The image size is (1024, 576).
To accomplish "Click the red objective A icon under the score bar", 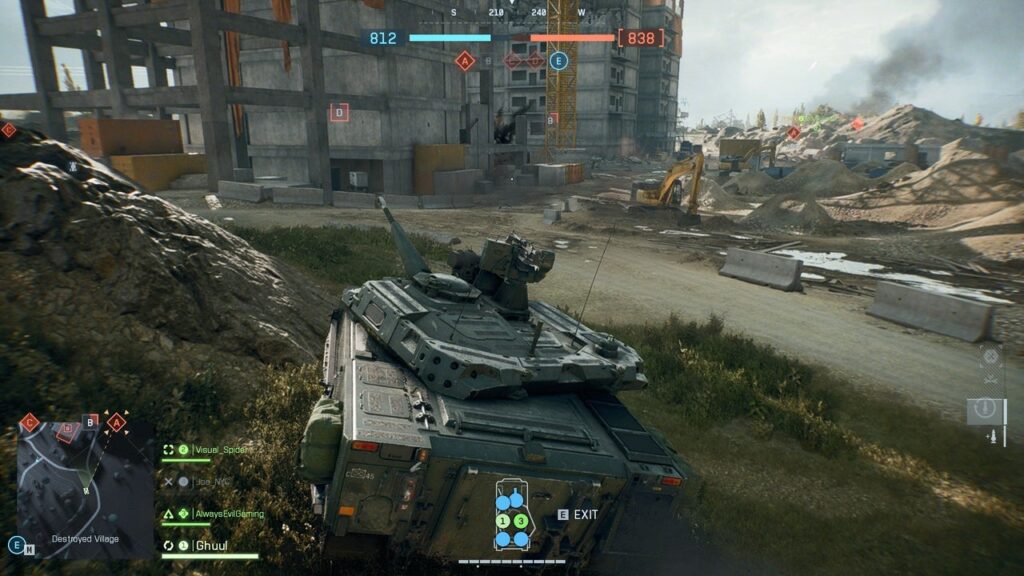I will [464, 61].
